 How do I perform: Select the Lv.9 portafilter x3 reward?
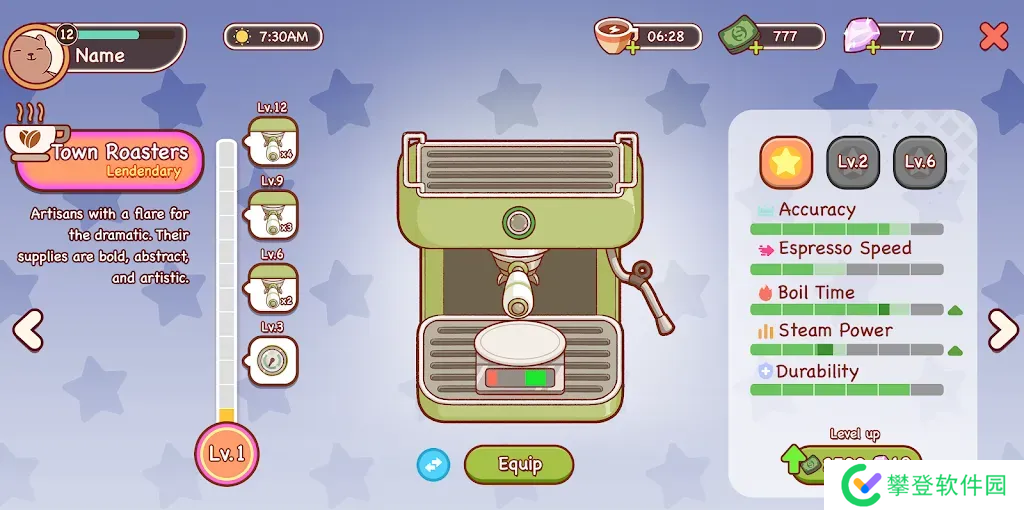point(272,214)
